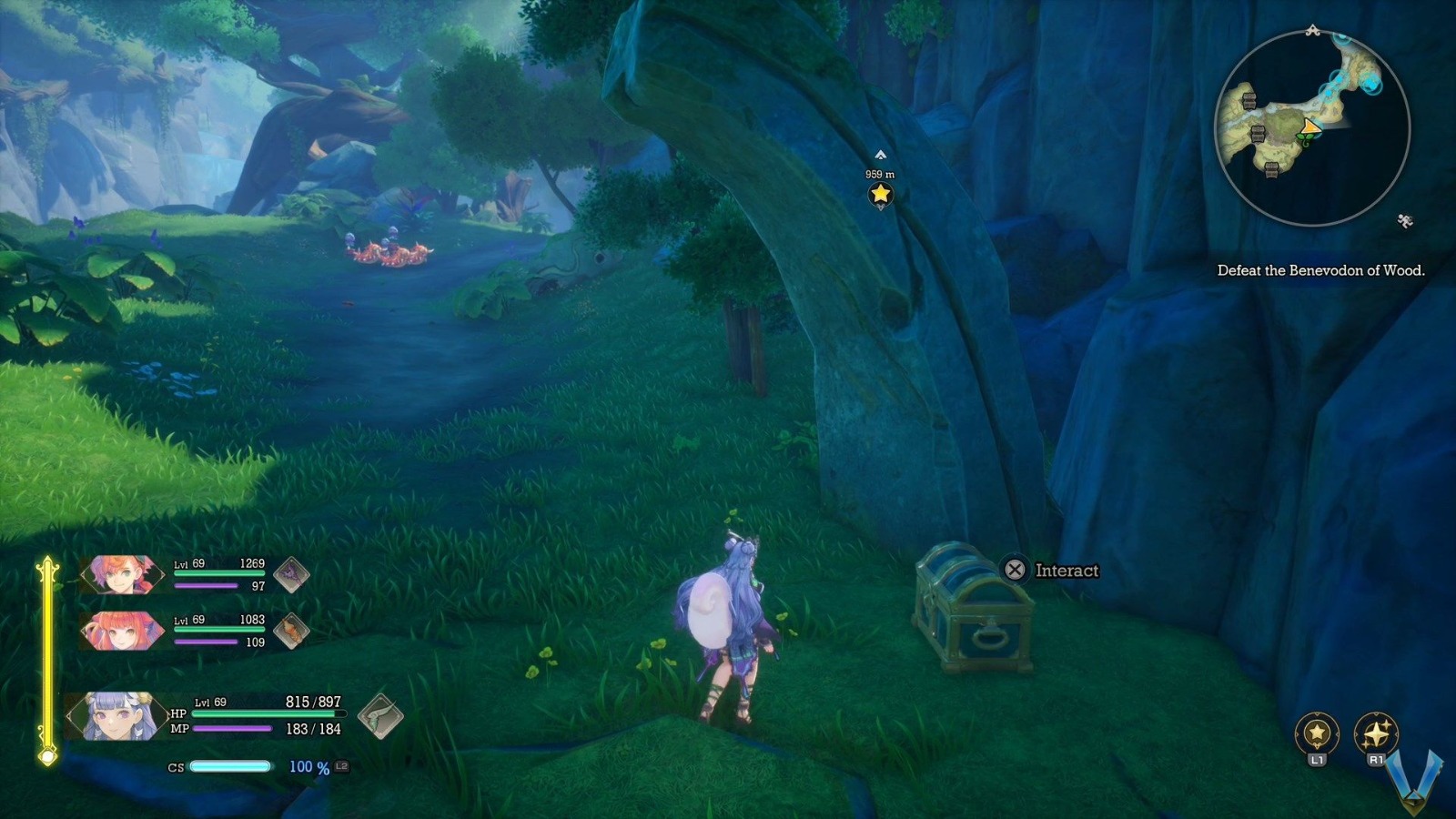The width and height of the screenshot is (1456, 819).
Task: Click the objective text Defeat the Benevodon of Wood
Action: (x=1323, y=269)
